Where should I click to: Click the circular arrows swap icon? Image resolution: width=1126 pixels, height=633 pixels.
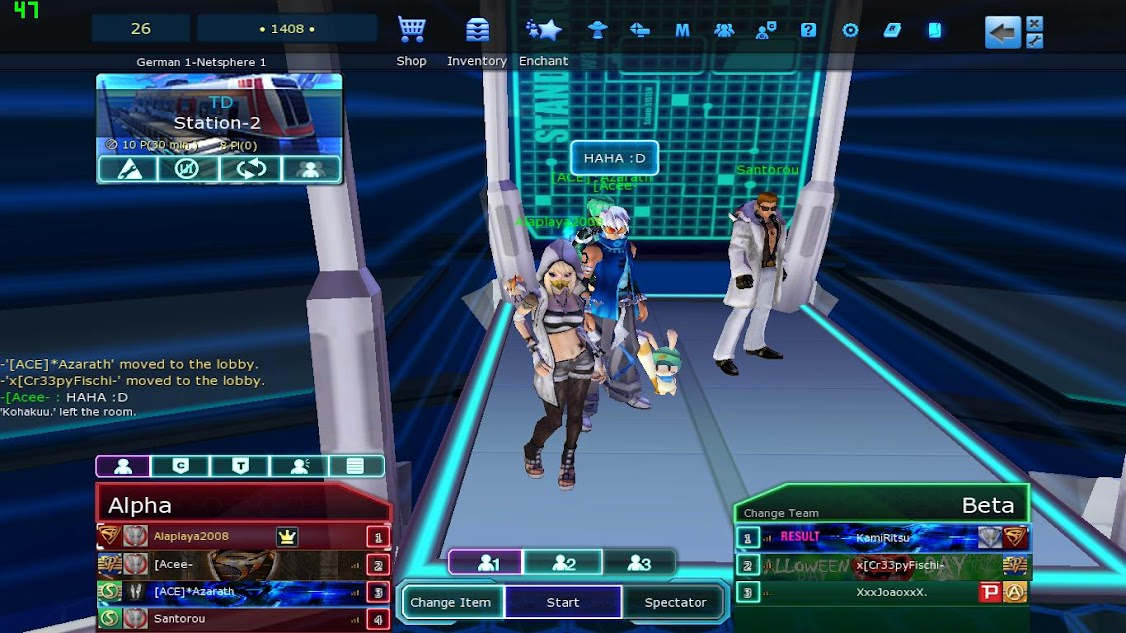tap(250, 169)
